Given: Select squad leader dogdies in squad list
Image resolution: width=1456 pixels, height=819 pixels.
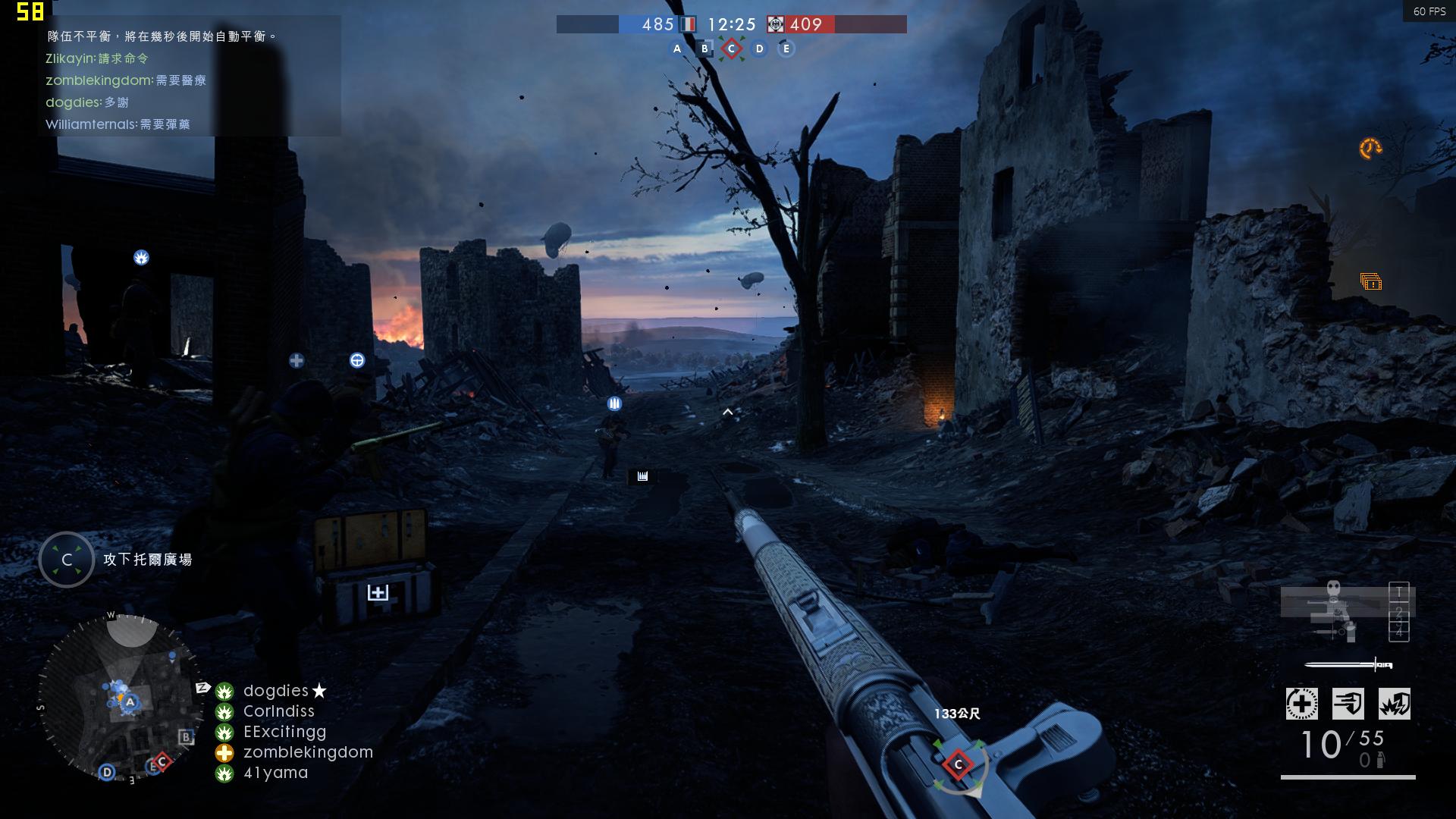Looking at the screenshot, I should (x=276, y=691).
